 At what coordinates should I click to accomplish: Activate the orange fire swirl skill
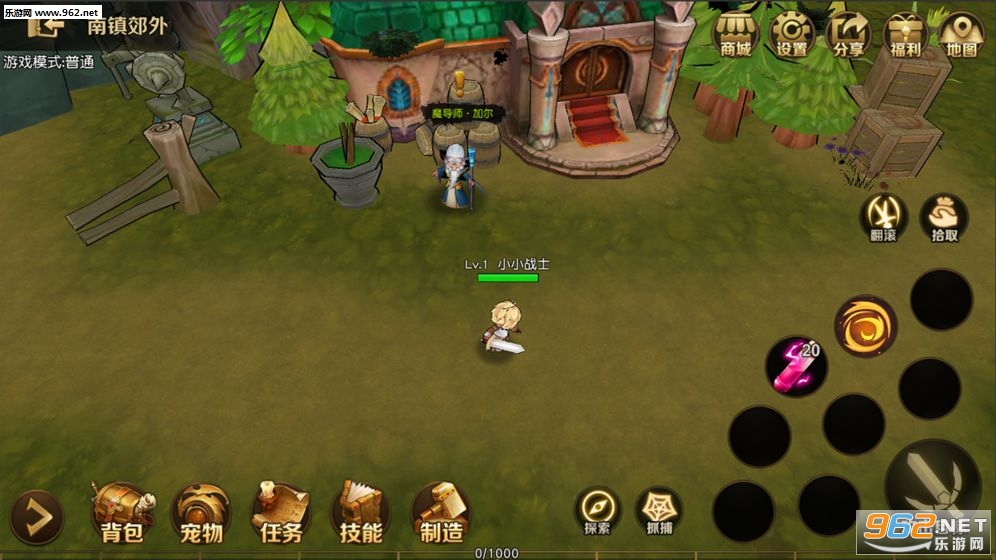pyautogui.click(x=865, y=326)
